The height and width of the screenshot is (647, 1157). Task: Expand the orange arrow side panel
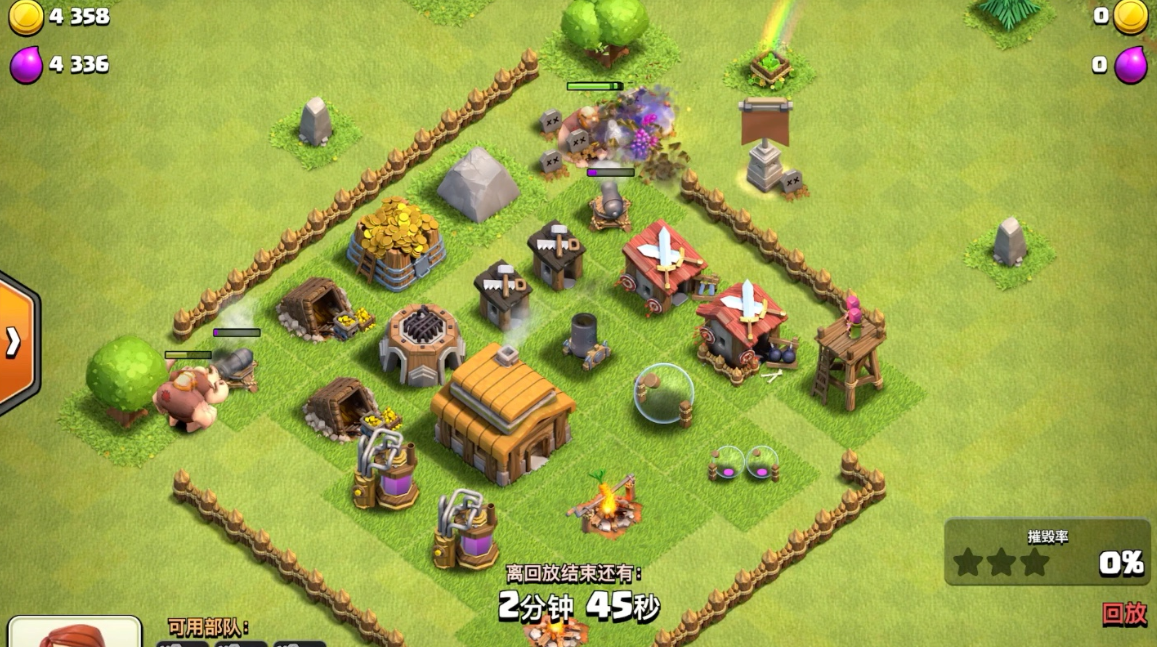(x=14, y=342)
